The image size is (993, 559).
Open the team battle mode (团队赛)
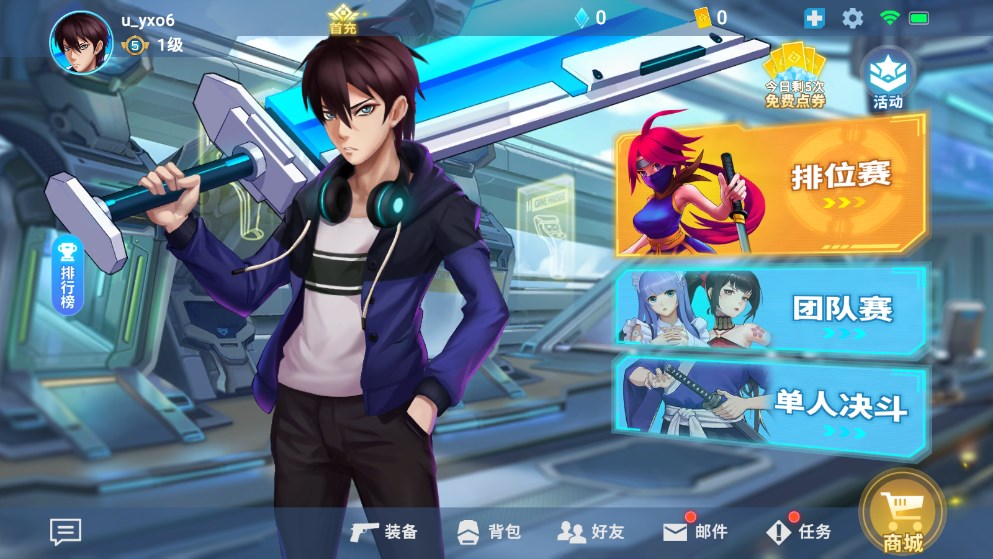click(771, 309)
